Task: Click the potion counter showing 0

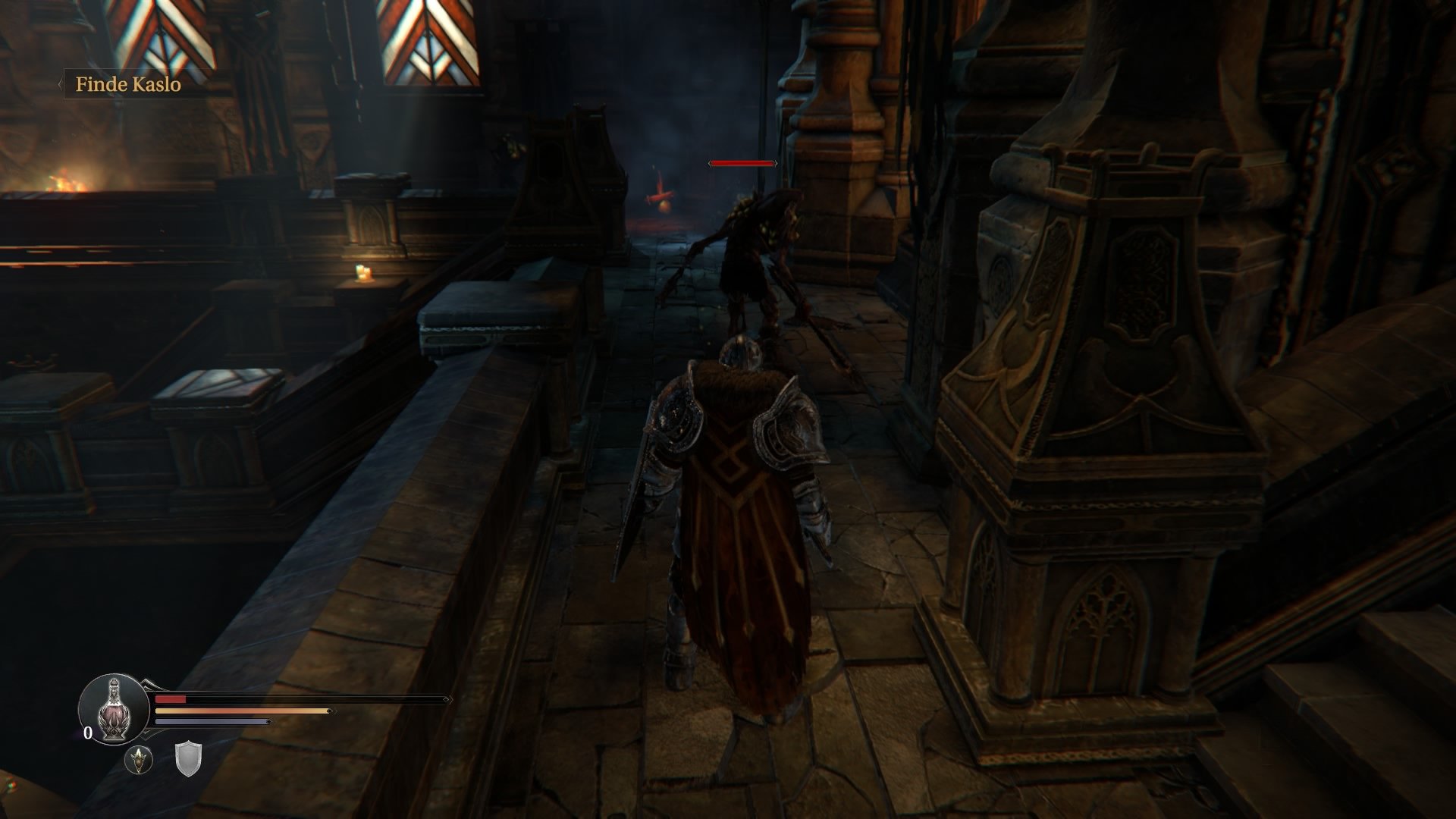Action: [x=88, y=733]
